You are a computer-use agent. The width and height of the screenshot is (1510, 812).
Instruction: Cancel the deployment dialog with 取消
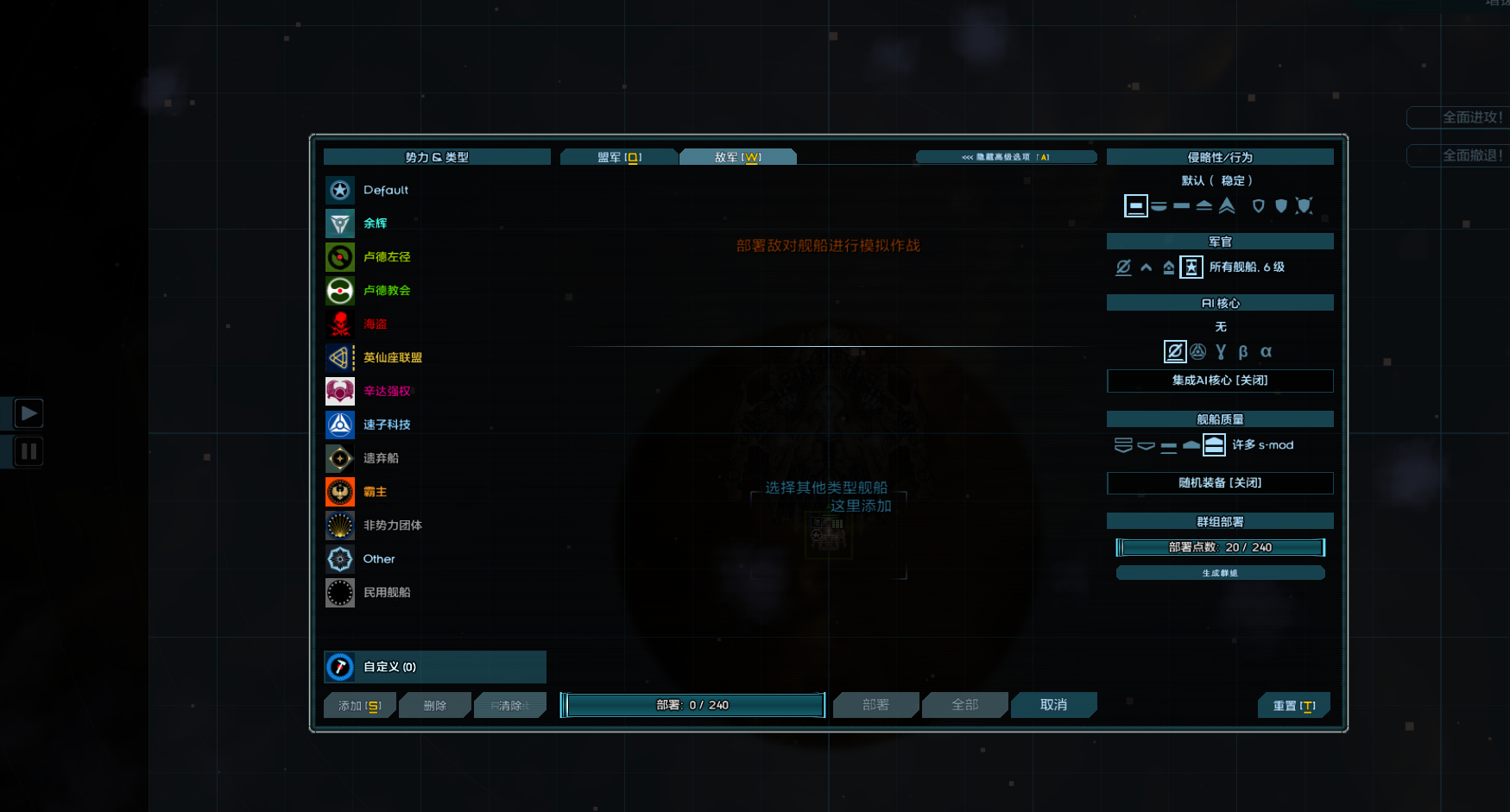[1053, 705]
